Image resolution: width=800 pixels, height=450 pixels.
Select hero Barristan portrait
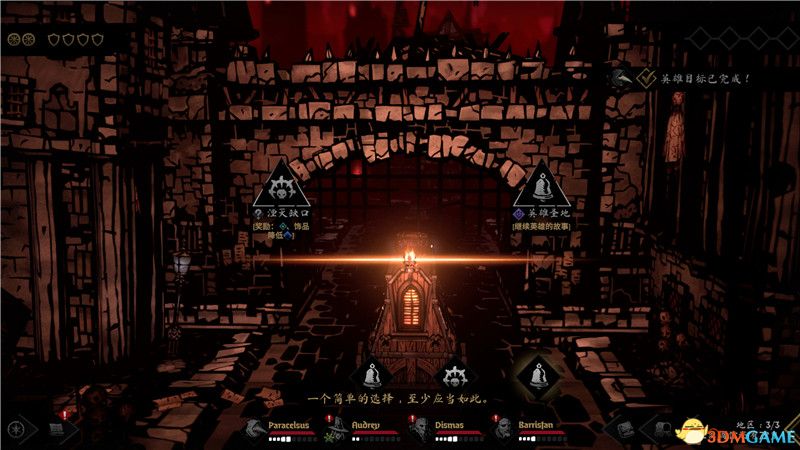(502, 430)
